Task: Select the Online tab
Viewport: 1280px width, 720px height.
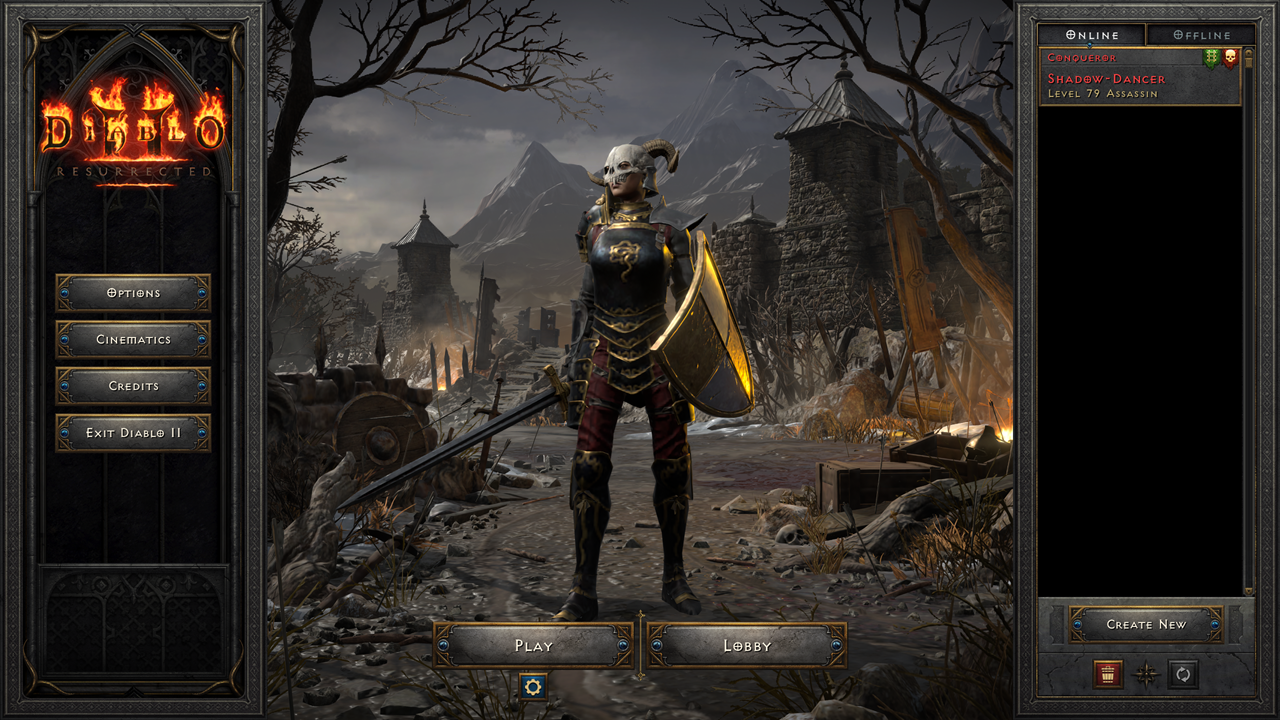Action: (x=1090, y=34)
